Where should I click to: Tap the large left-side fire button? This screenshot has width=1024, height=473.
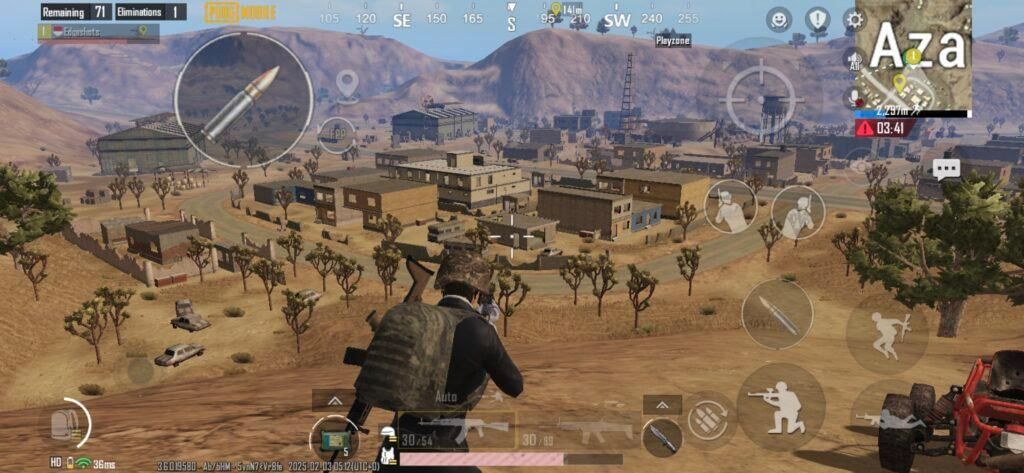coord(243,99)
